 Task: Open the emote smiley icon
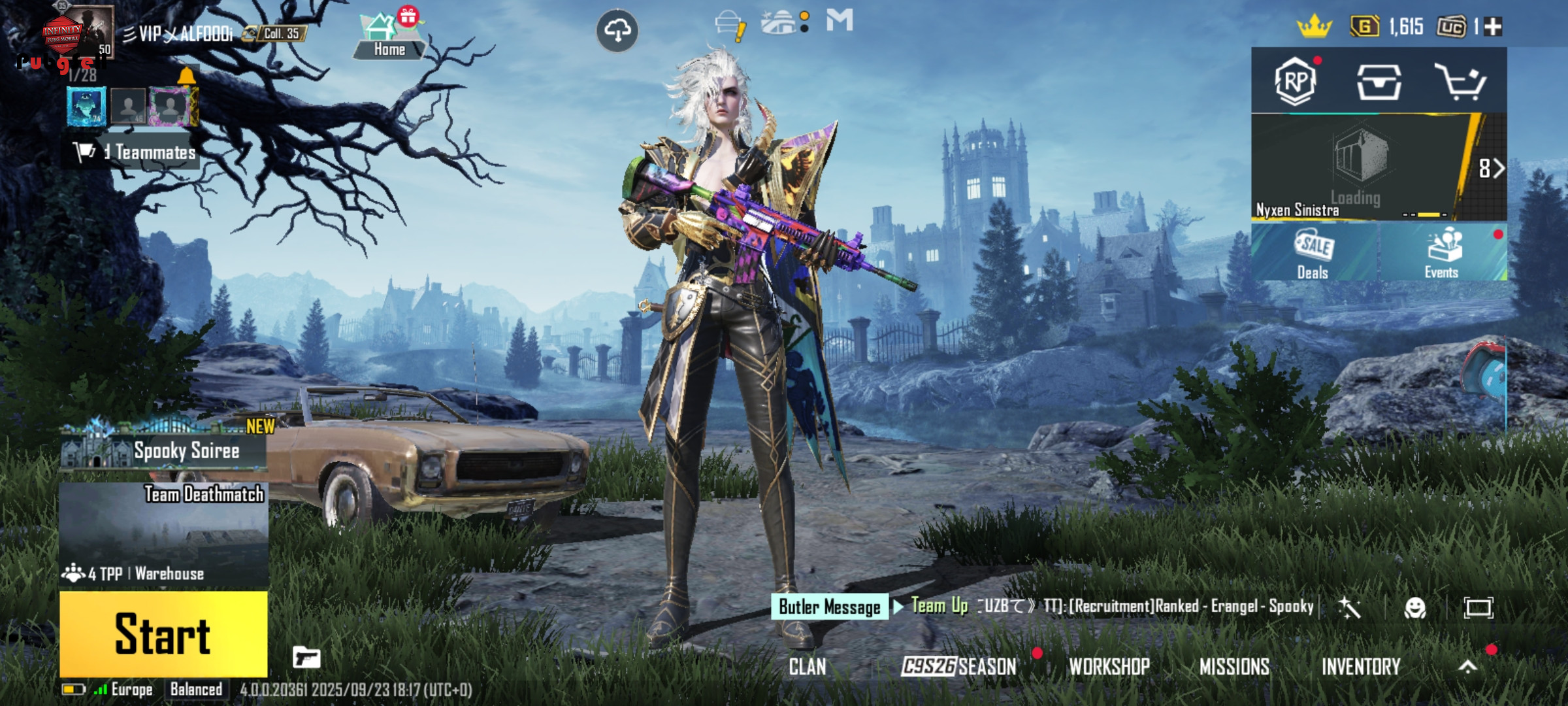pos(1414,608)
